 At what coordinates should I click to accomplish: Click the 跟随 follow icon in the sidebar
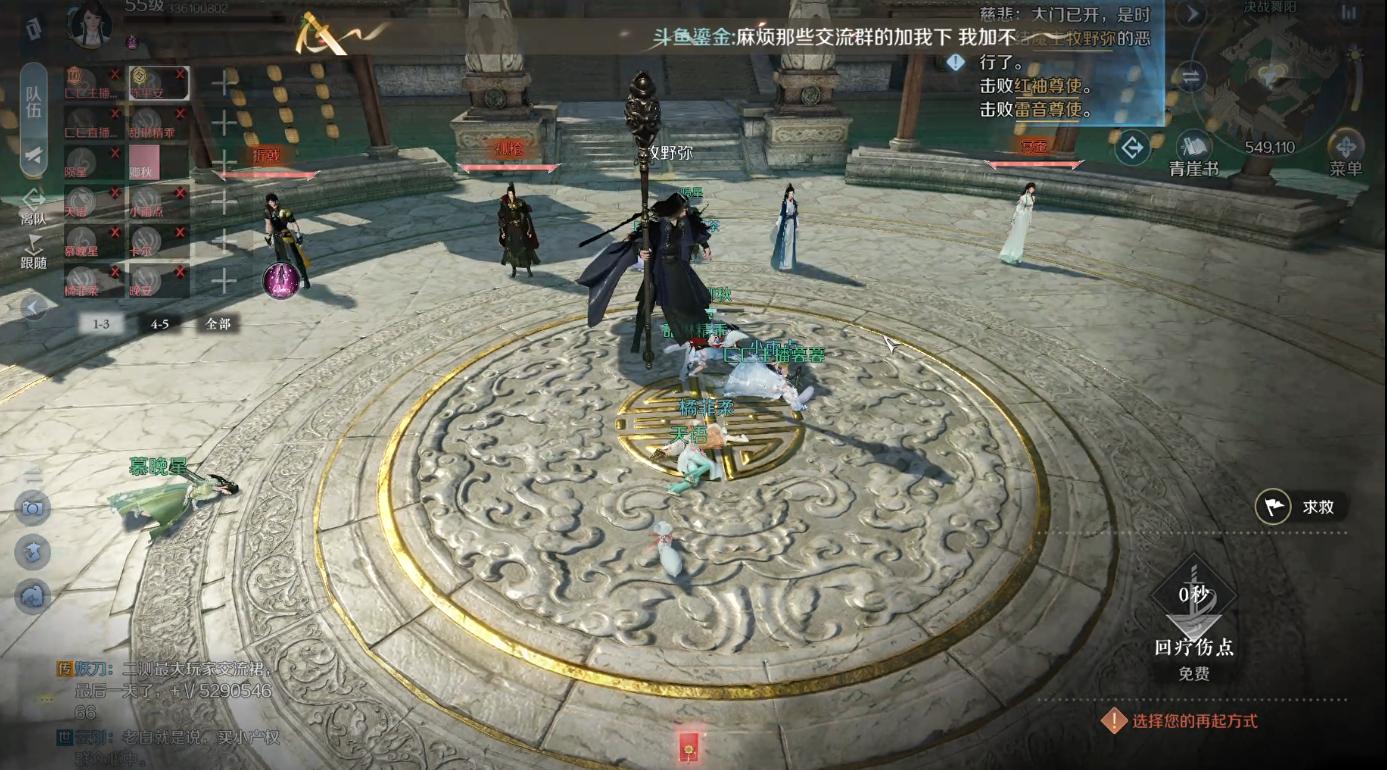[x=31, y=244]
